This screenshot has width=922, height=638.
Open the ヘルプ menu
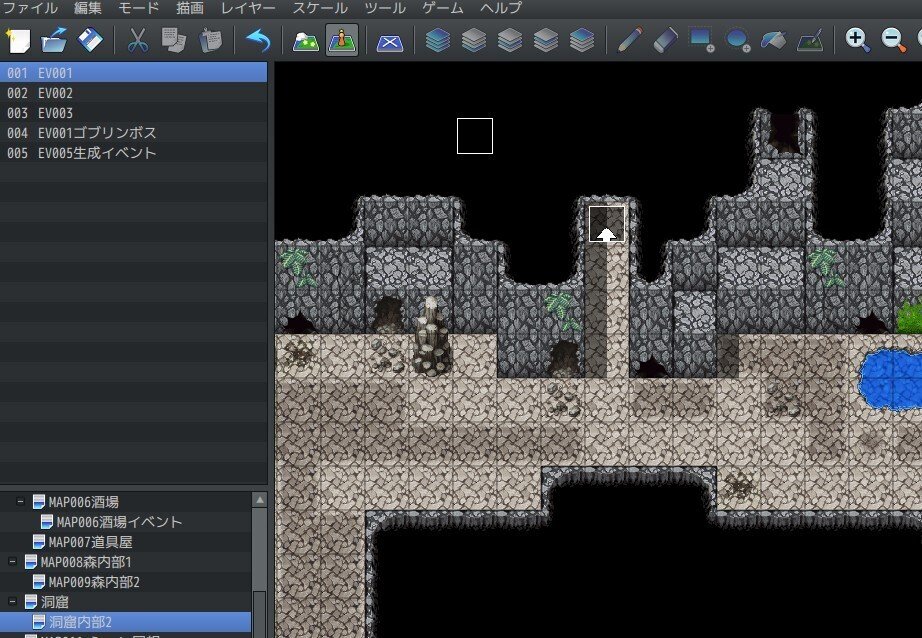tap(501, 8)
